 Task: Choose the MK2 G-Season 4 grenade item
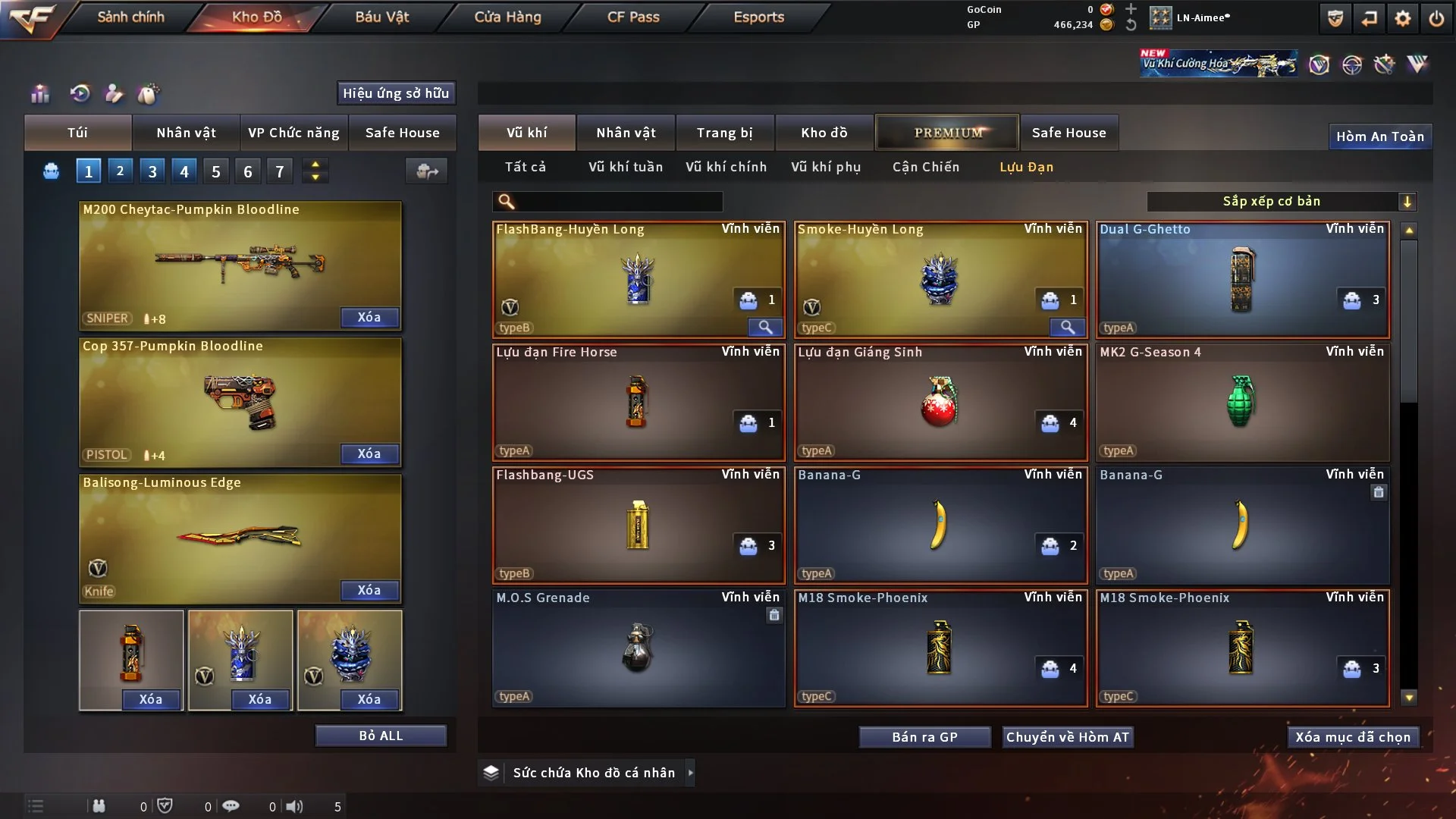coord(1242,402)
